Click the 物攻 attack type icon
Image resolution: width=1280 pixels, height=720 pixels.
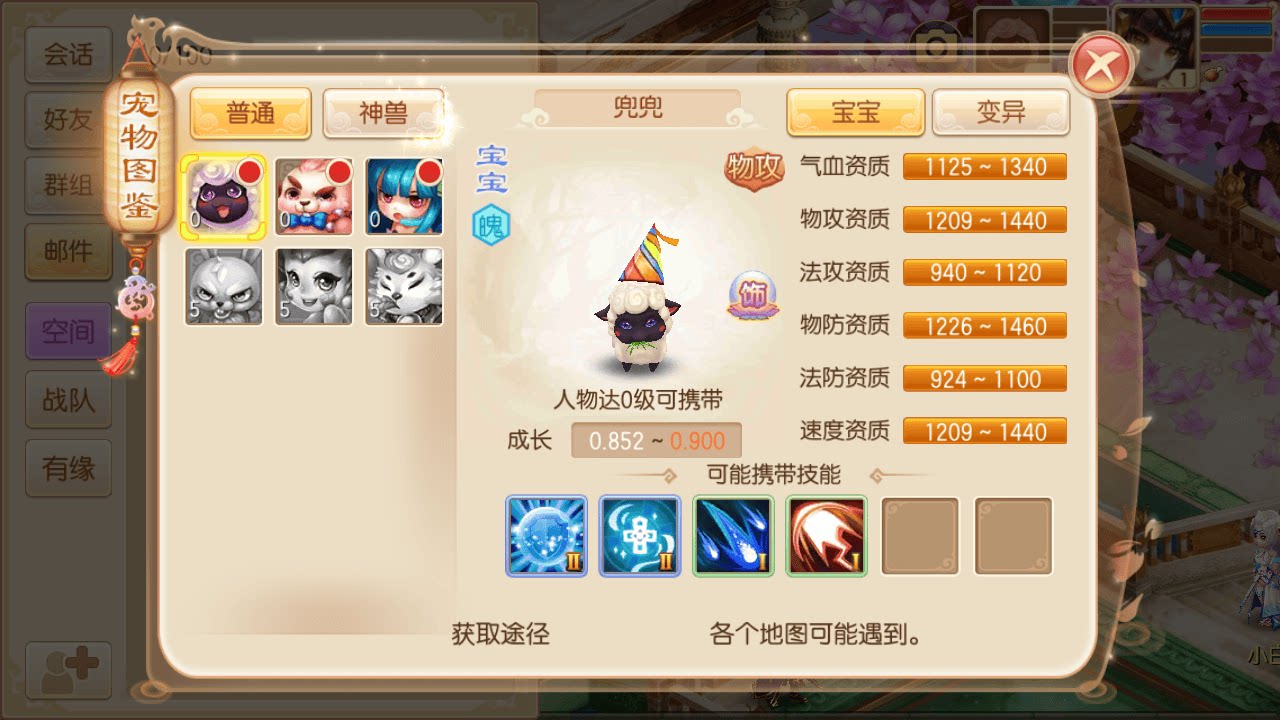pos(755,168)
